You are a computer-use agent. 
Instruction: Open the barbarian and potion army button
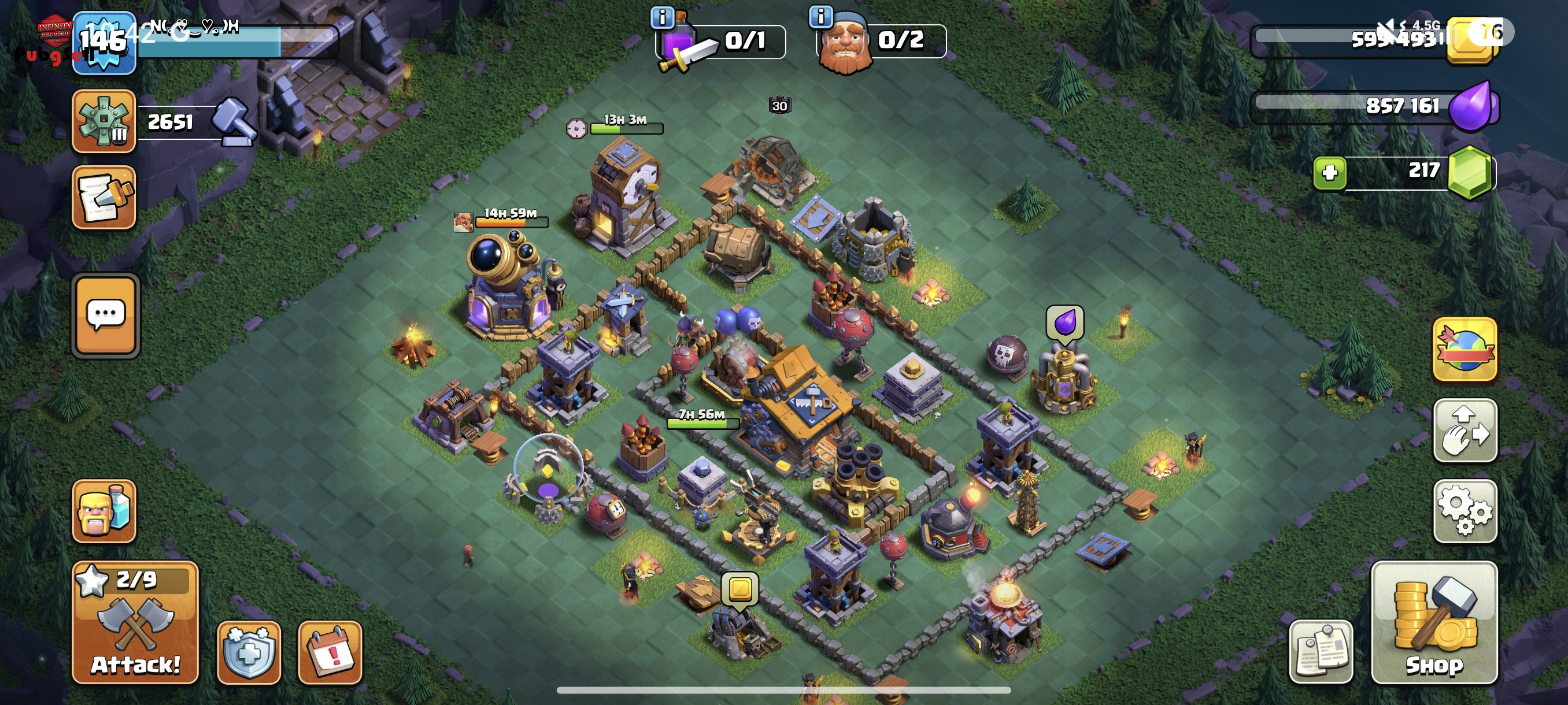pyautogui.click(x=104, y=511)
